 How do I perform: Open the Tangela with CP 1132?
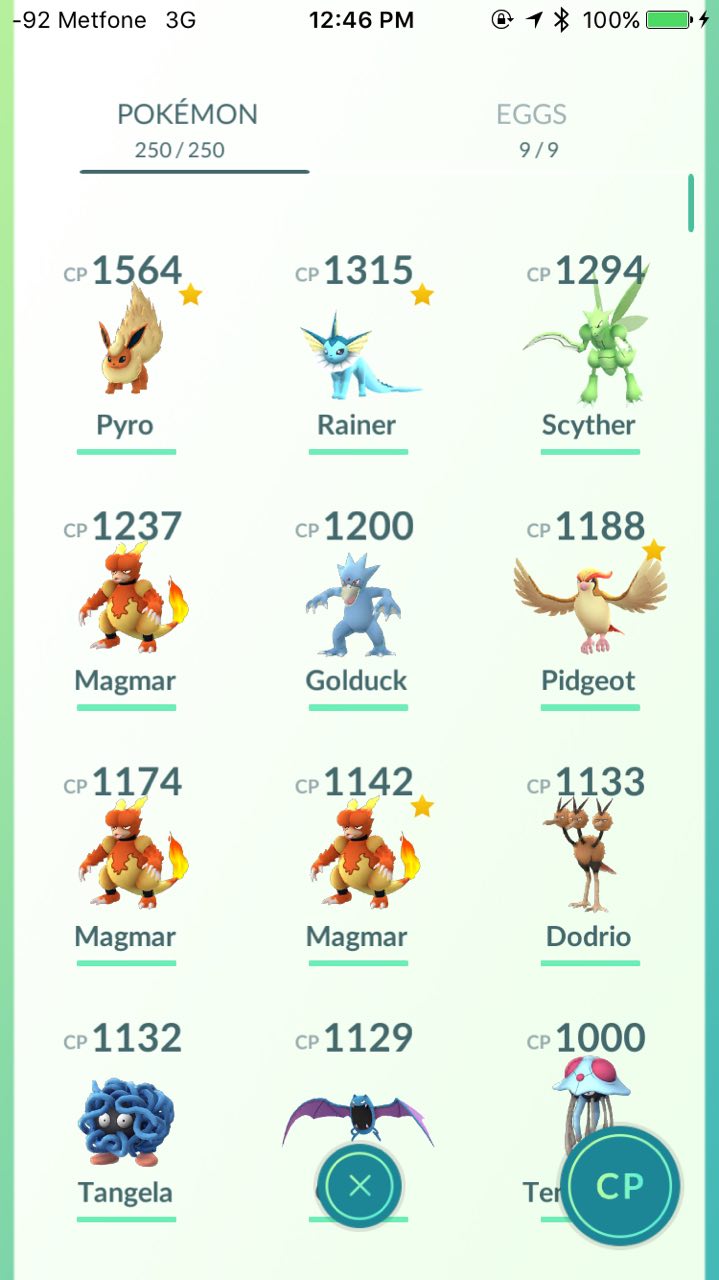[x=126, y=1112]
